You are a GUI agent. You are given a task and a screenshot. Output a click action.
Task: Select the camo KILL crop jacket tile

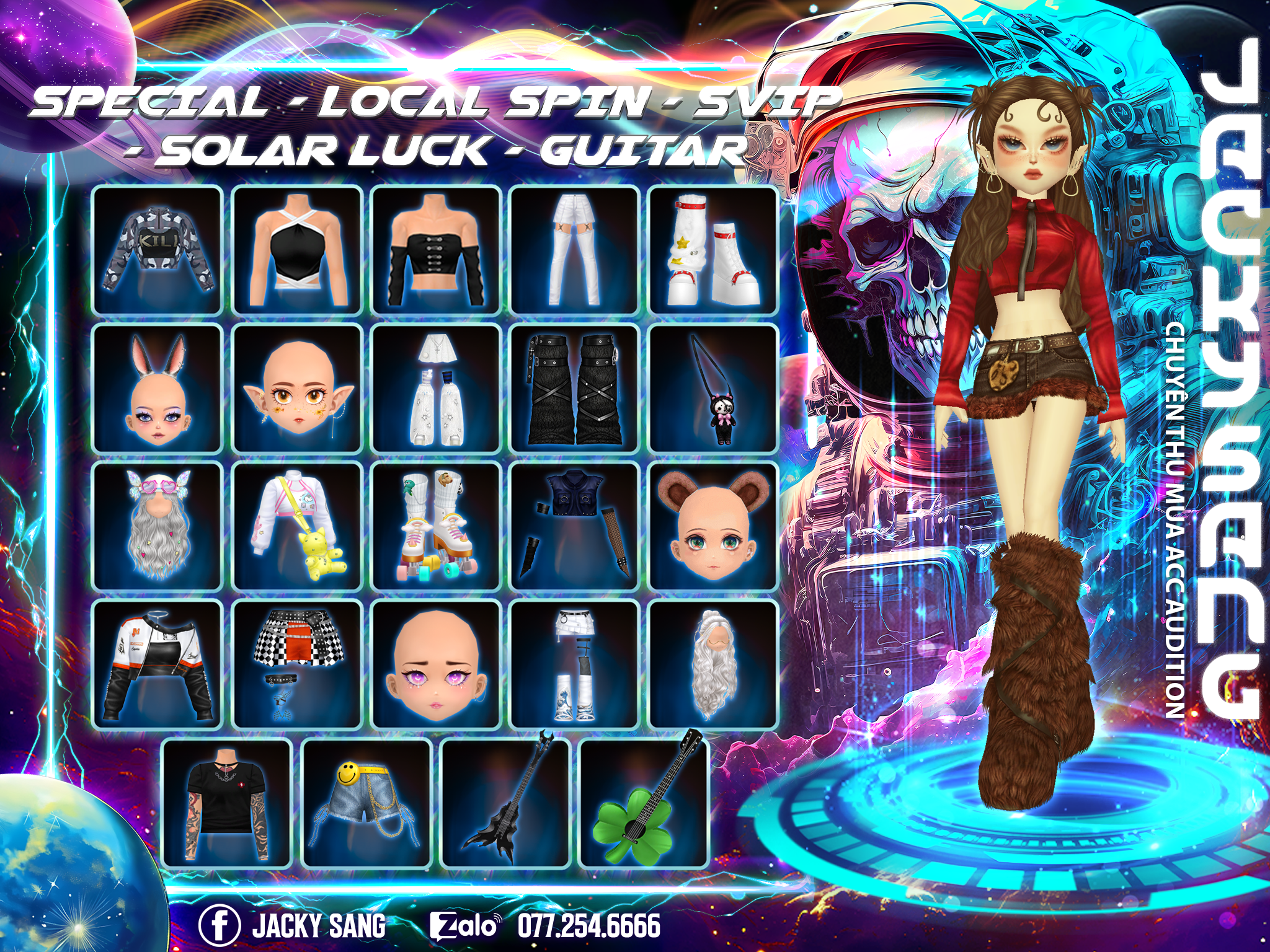pyautogui.click(x=158, y=250)
